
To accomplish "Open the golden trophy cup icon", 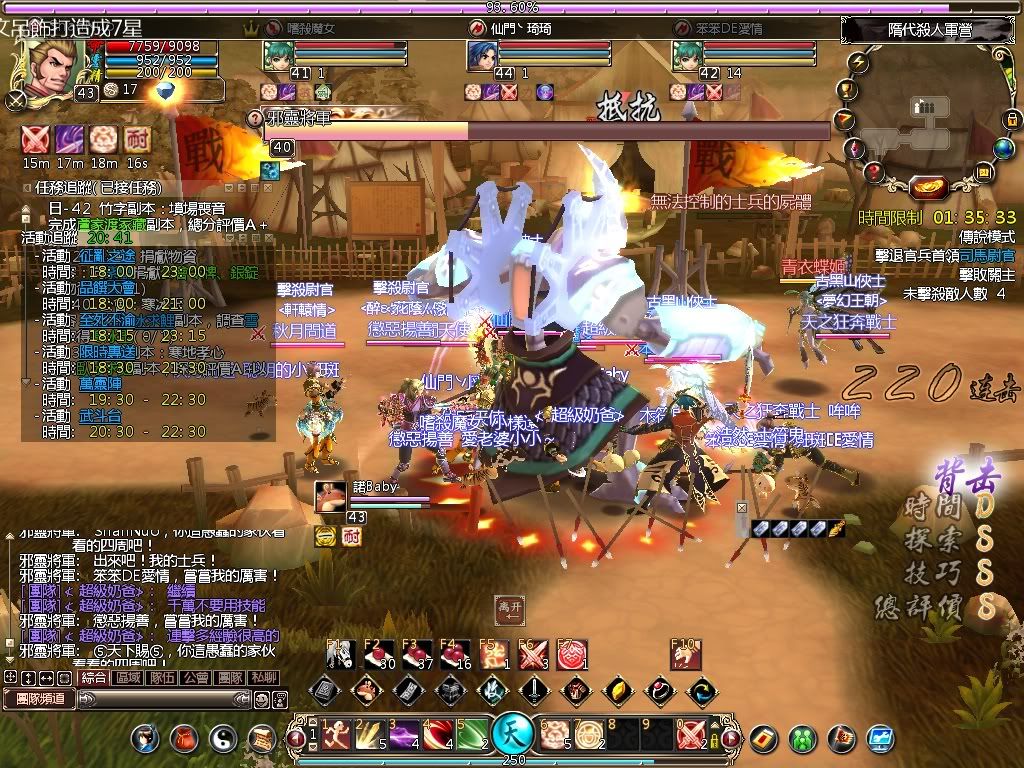I will point(846,91).
